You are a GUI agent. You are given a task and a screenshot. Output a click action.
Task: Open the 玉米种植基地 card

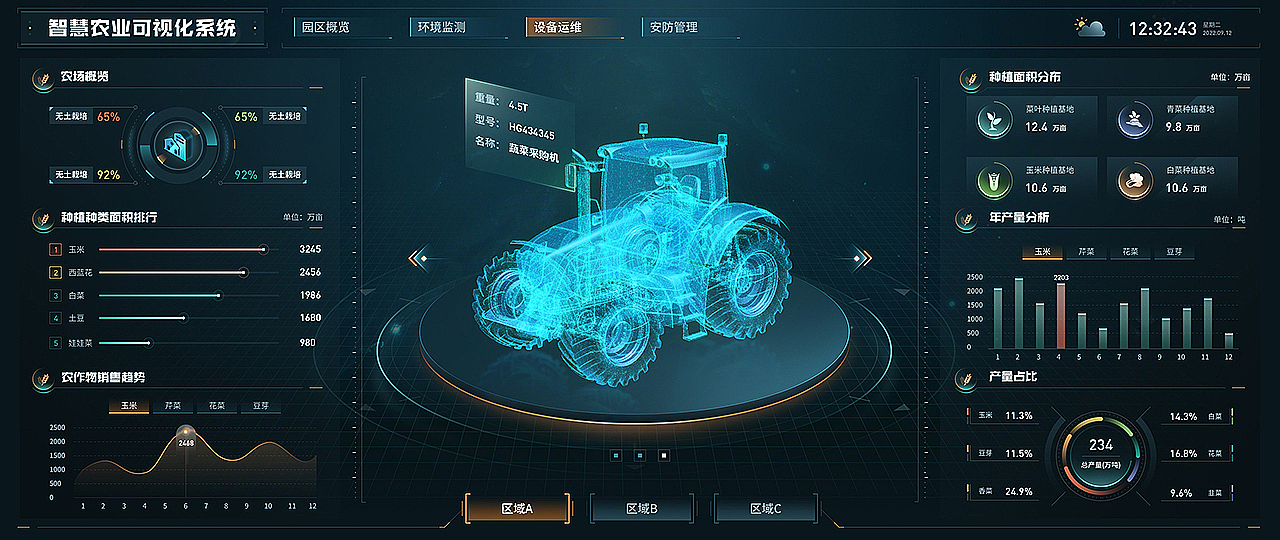pyautogui.click(x=1033, y=180)
